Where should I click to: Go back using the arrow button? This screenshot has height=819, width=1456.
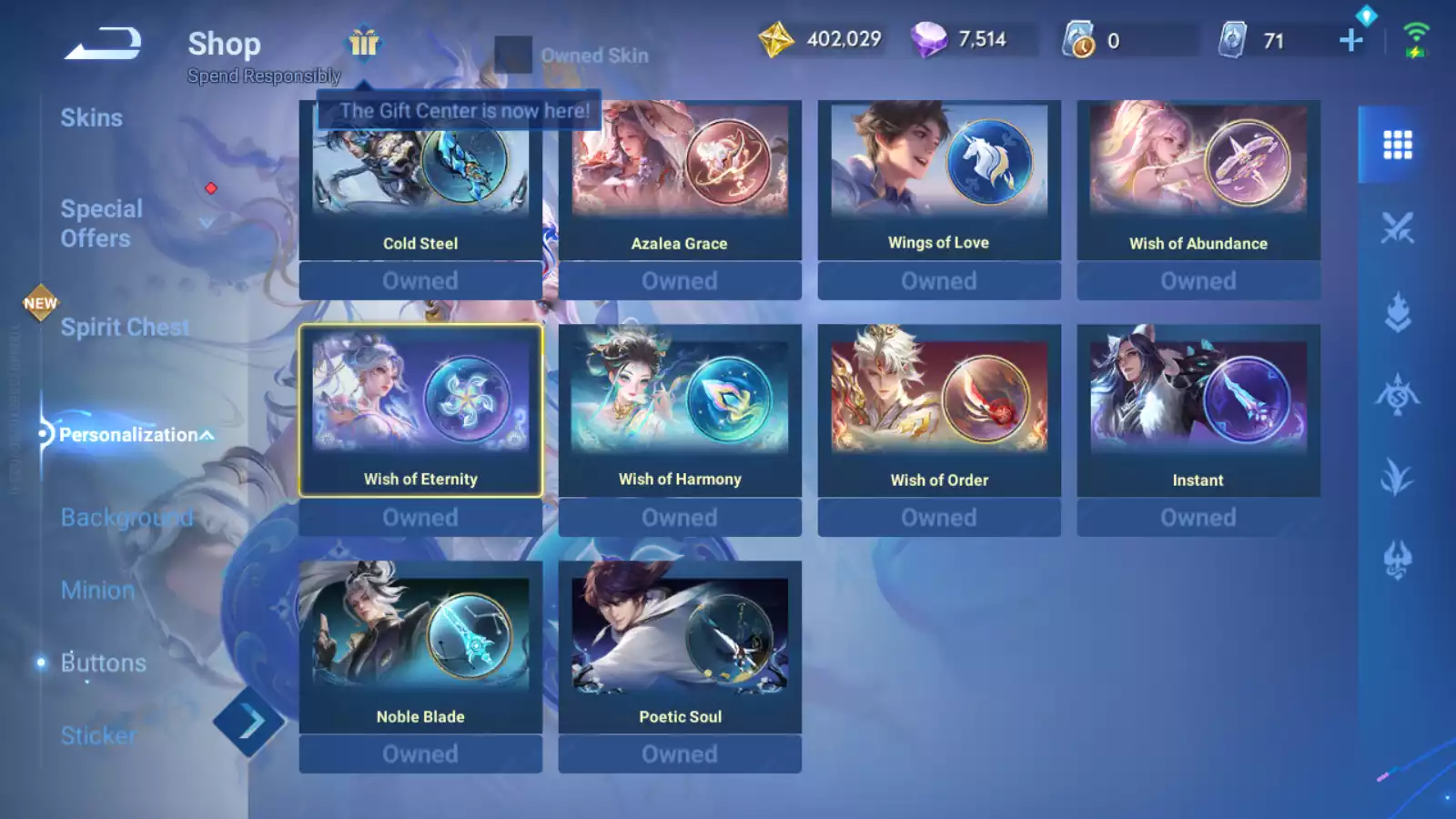click(x=103, y=43)
